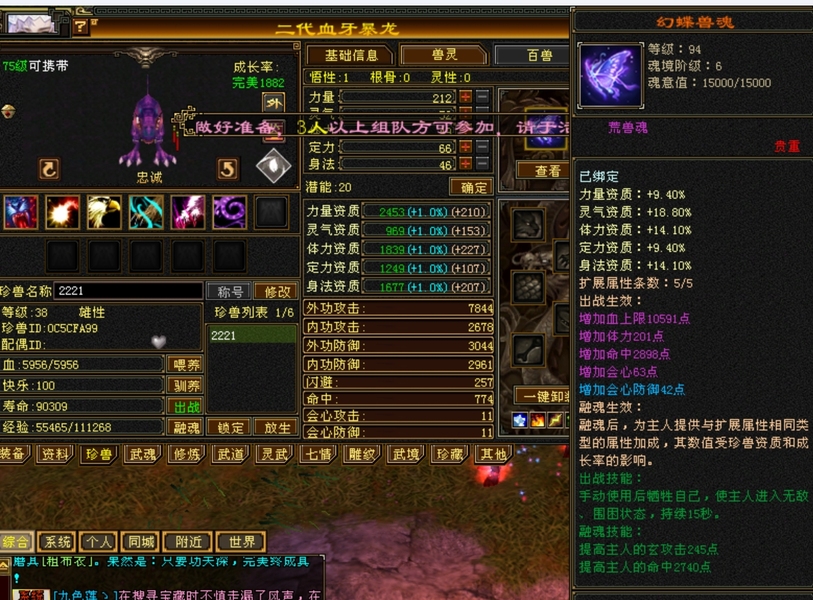Click the 确定 button to confirm potential points
The image size is (813, 600).
[x=469, y=187]
